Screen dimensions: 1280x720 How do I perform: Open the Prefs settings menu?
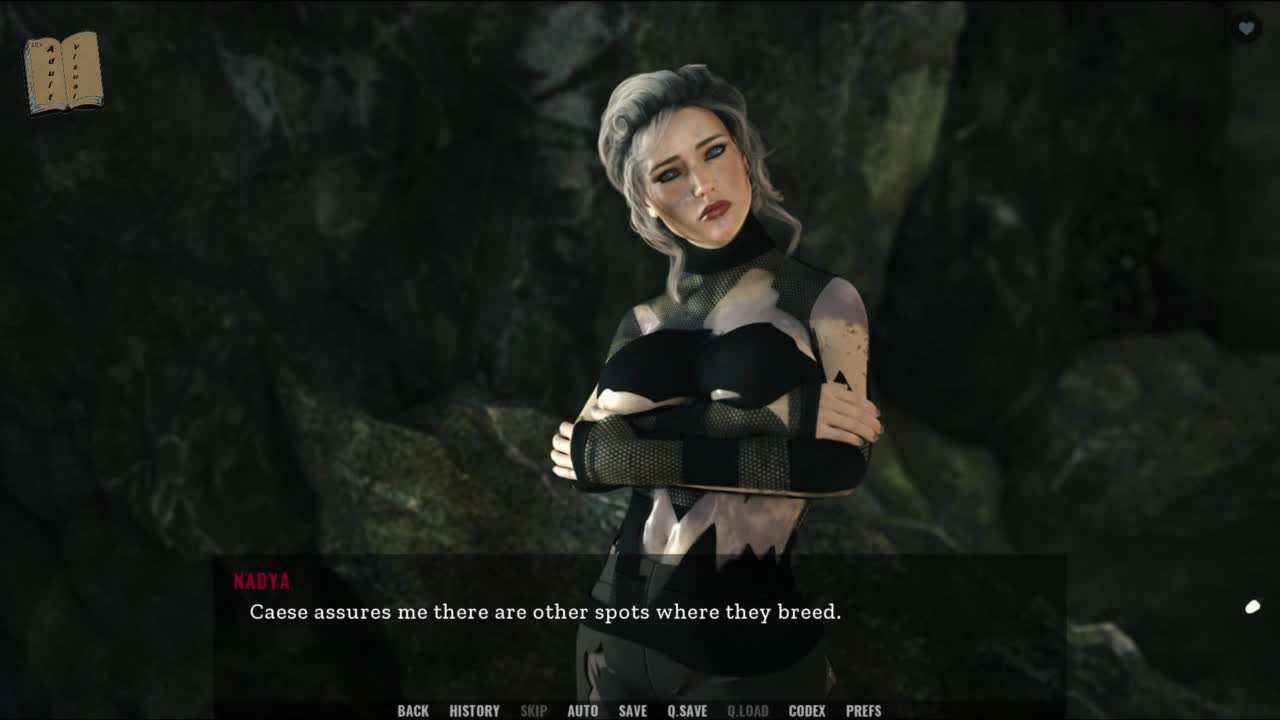863,711
